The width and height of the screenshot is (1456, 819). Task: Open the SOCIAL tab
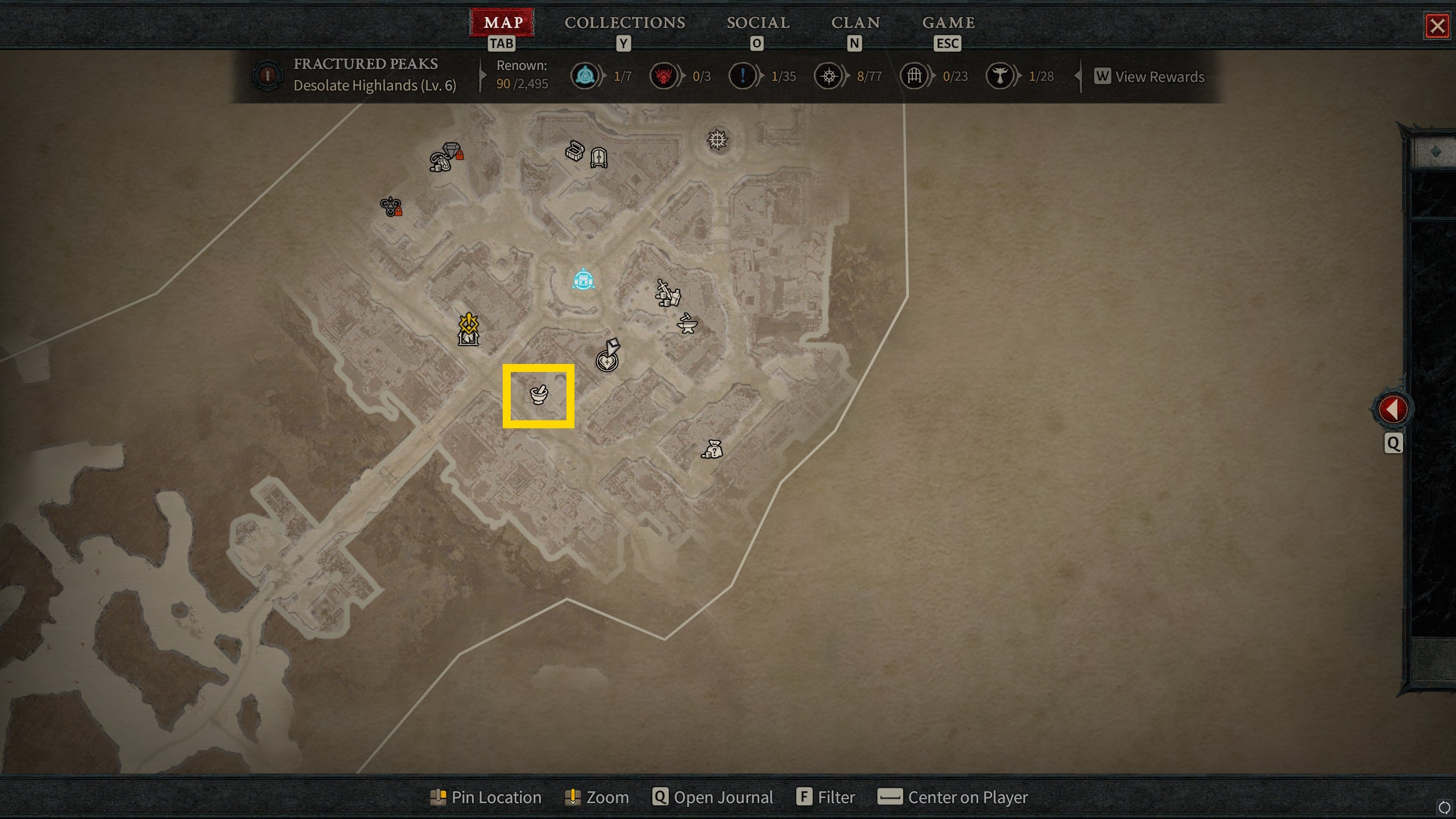point(758,23)
